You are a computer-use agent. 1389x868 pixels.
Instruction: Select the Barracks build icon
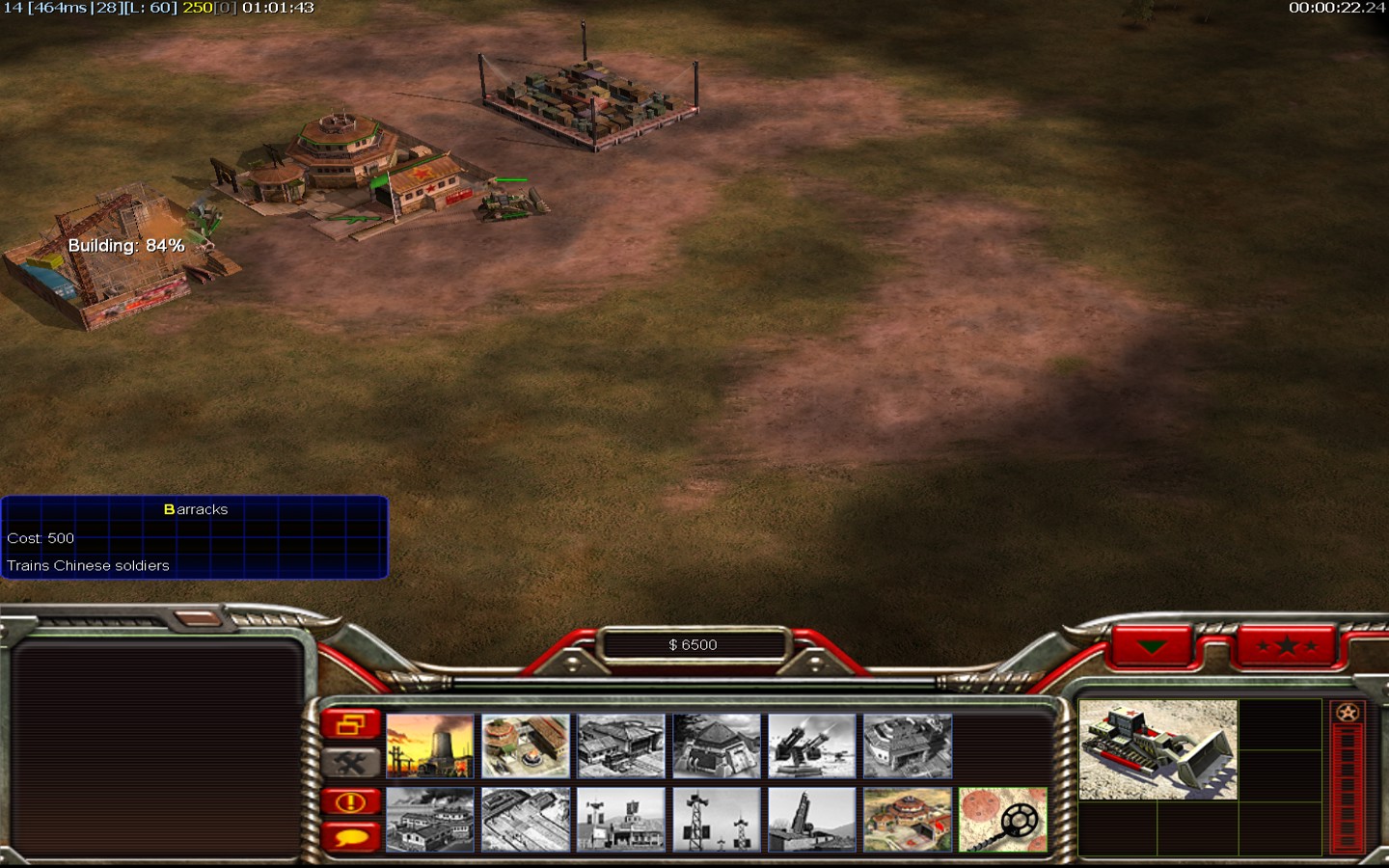click(x=525, y=746)
